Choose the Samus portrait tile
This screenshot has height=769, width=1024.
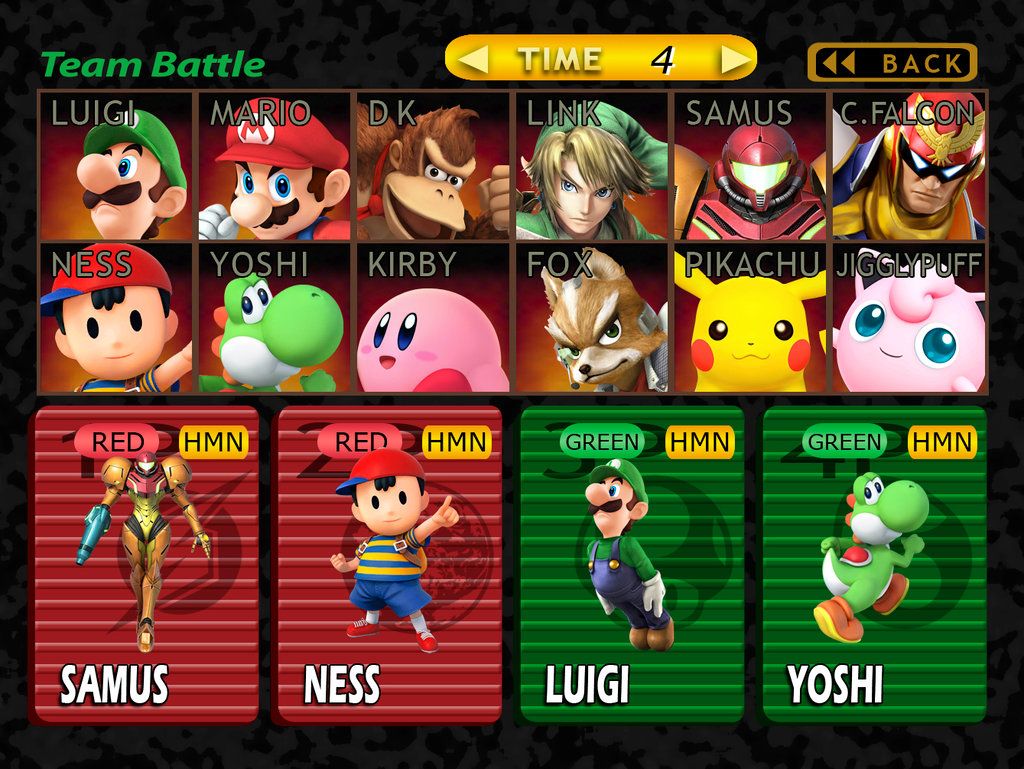pos(750,166)
